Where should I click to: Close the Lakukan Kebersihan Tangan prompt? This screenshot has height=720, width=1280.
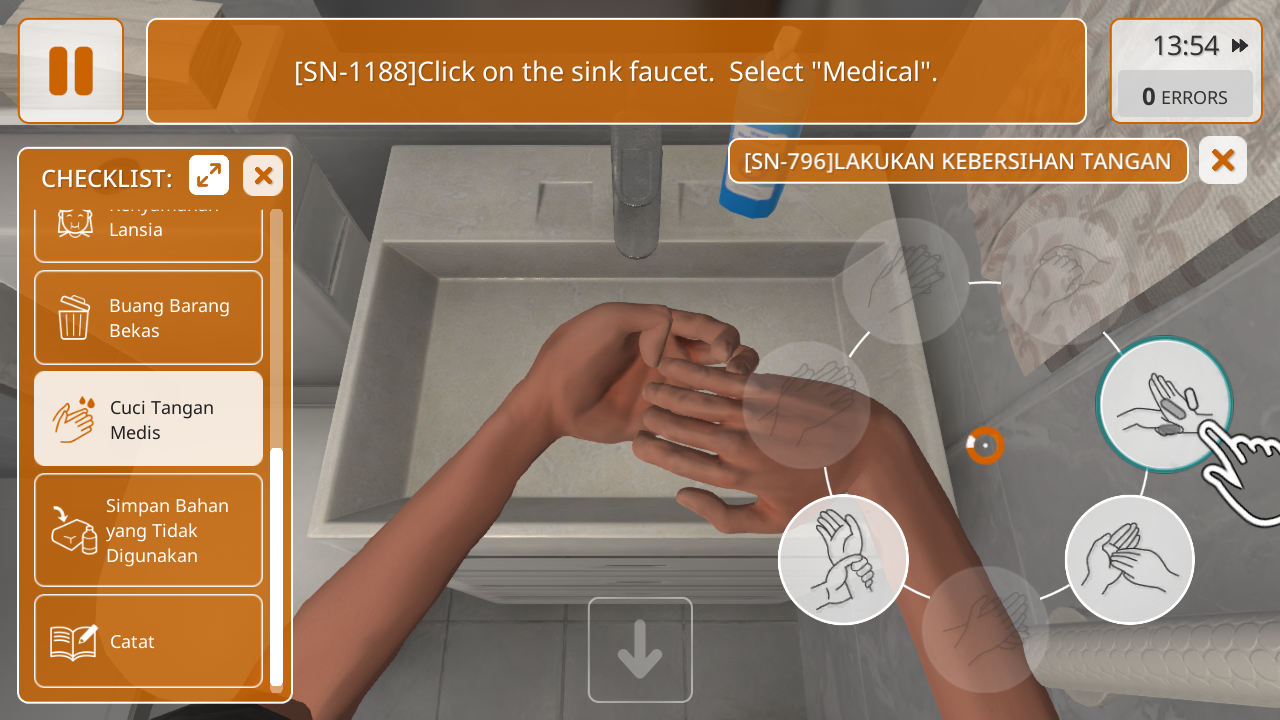[x=1222, y=161]
